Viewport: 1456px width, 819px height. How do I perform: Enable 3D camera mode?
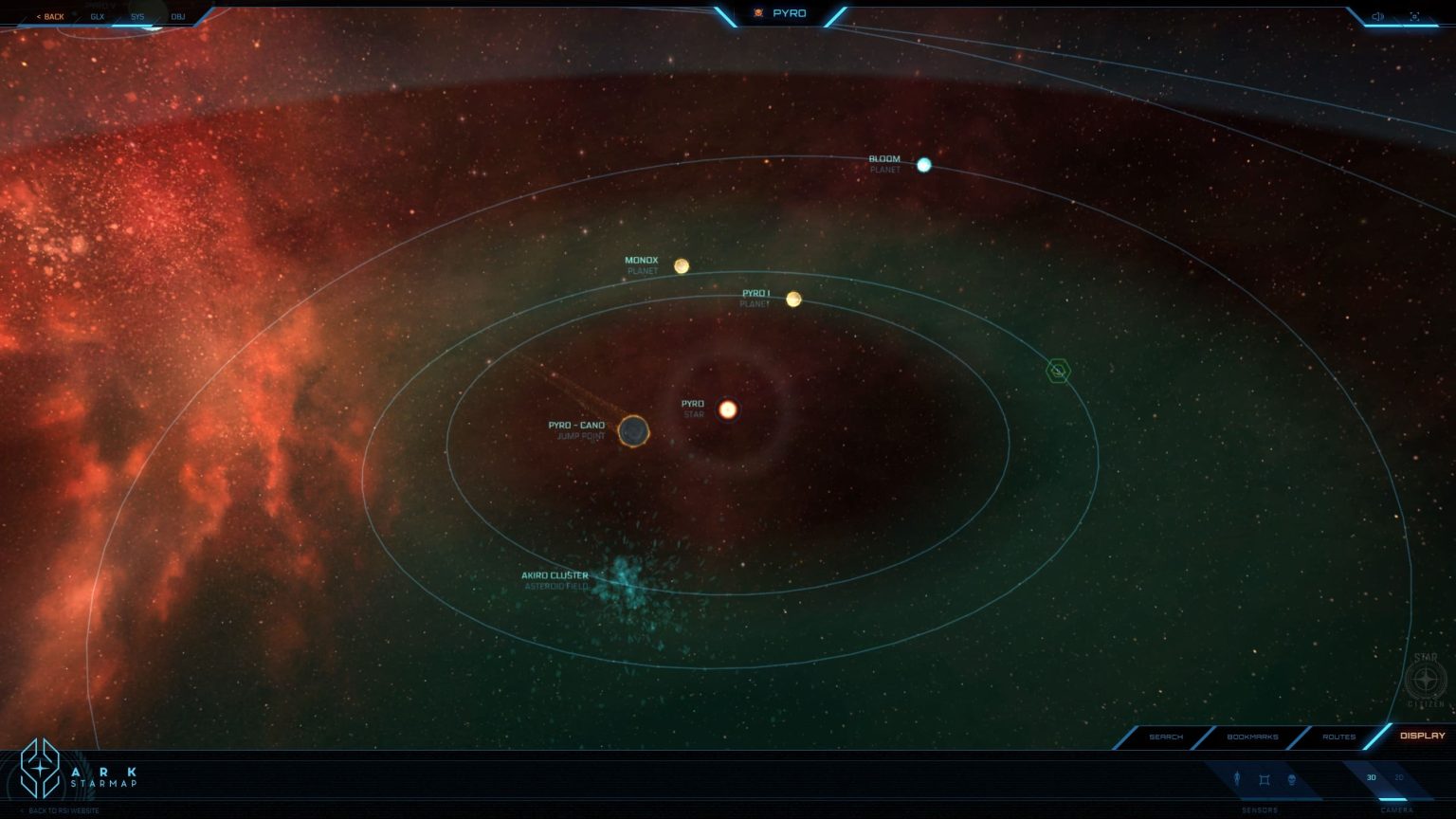point(1371,777)
